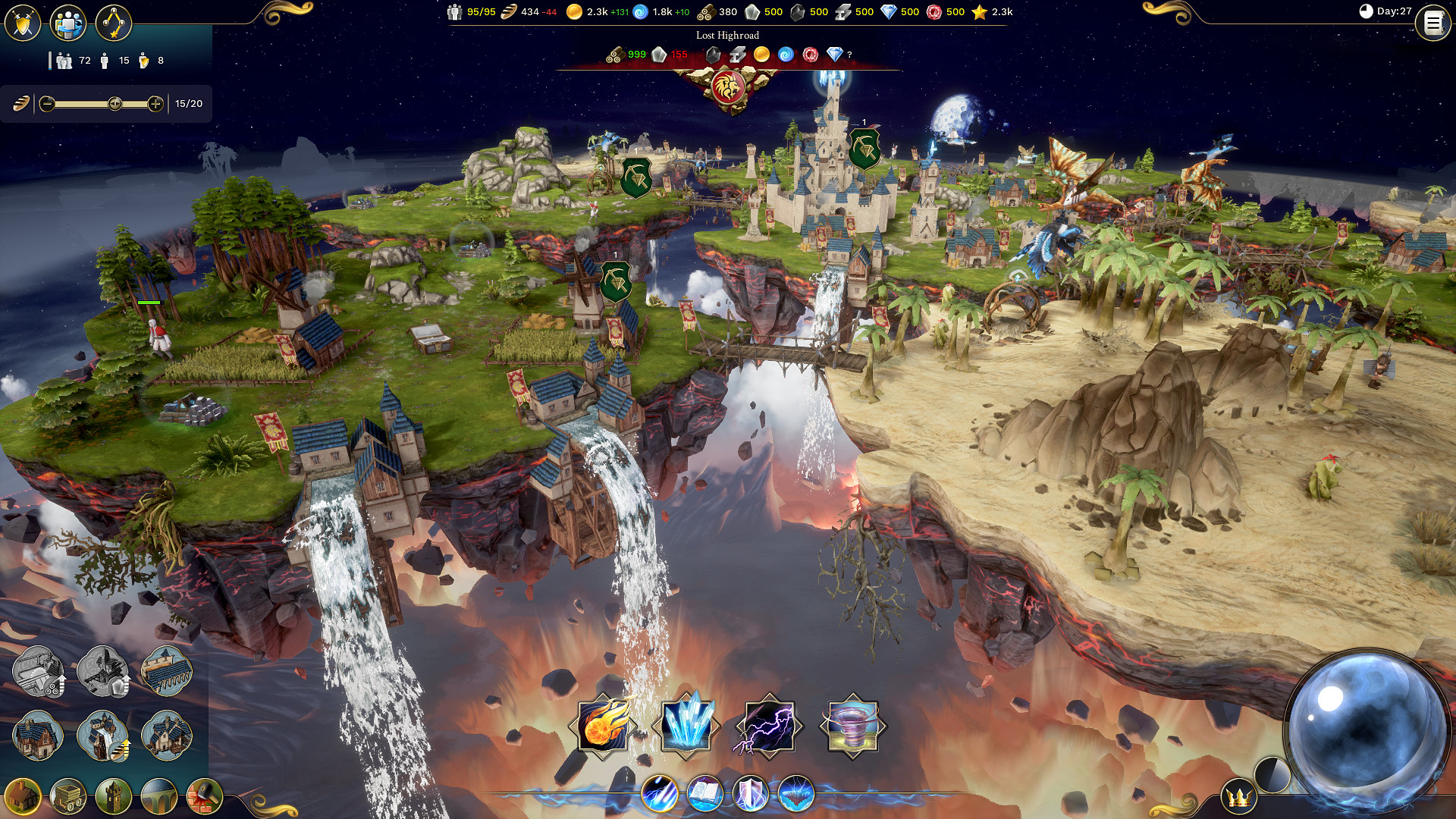Open the spellbook category

pyautogui.click(x=704, y=794)
